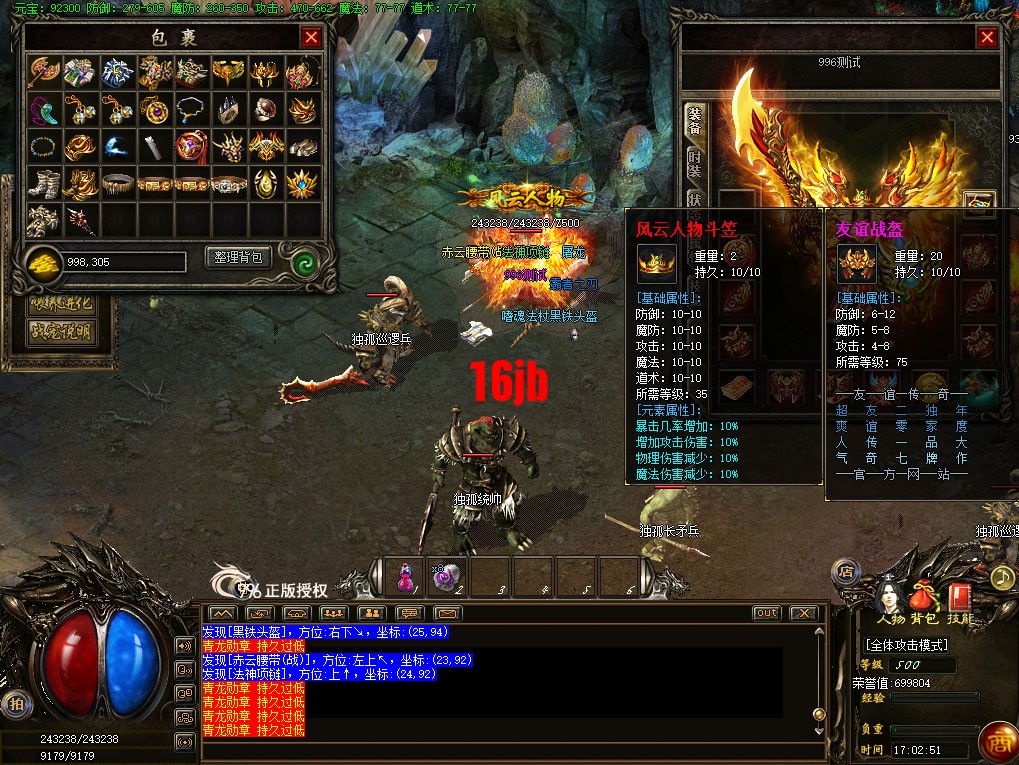Use the purple orb in hotbar slot 2
The height and width of the screenshot is (765, 1019).
(x=447, y=577)
